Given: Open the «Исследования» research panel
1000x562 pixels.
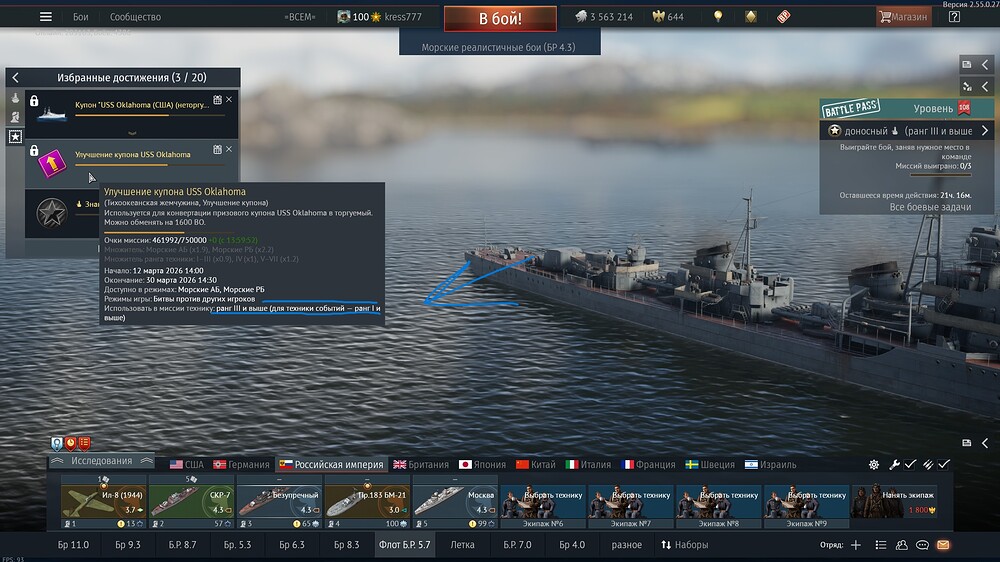Looking at the screenshot, I should (x=101, y=461).
